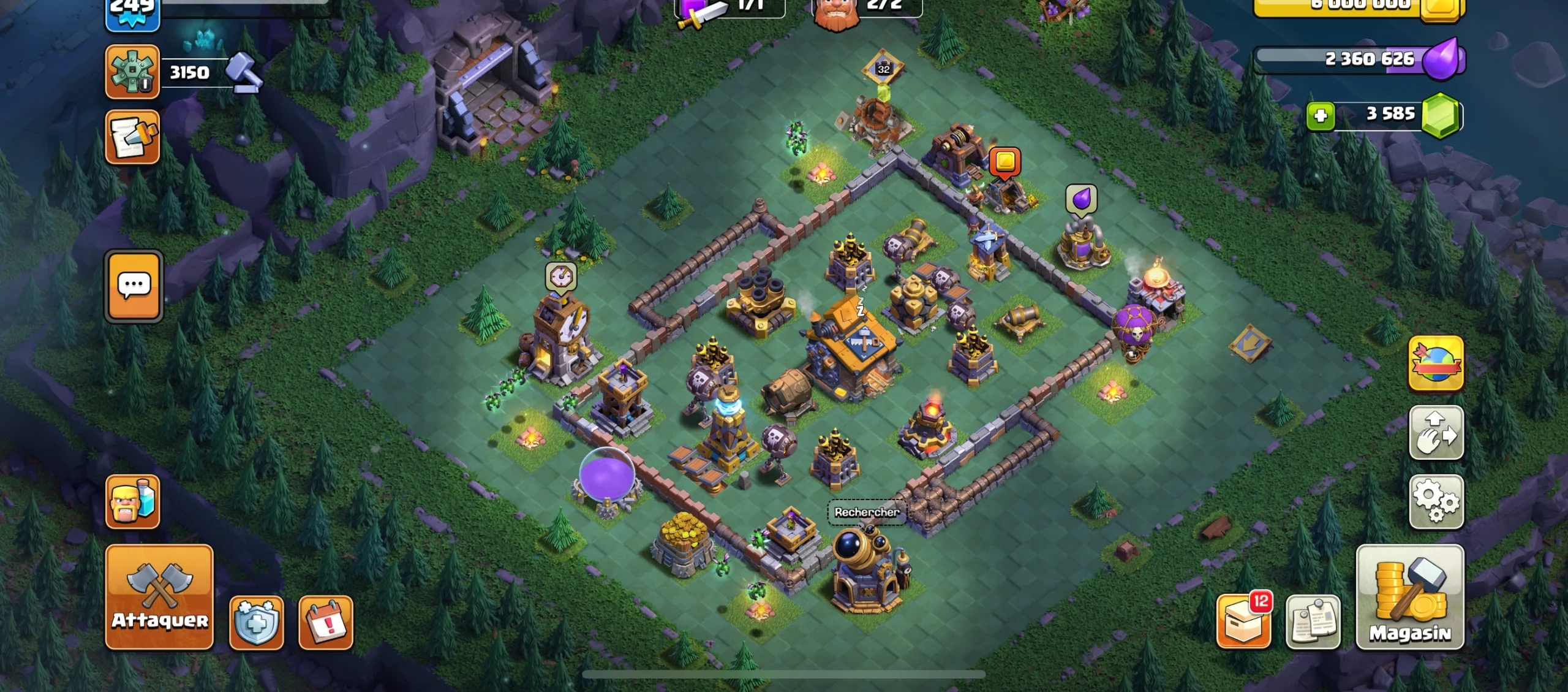Click the level 249 experience badge

132,9
